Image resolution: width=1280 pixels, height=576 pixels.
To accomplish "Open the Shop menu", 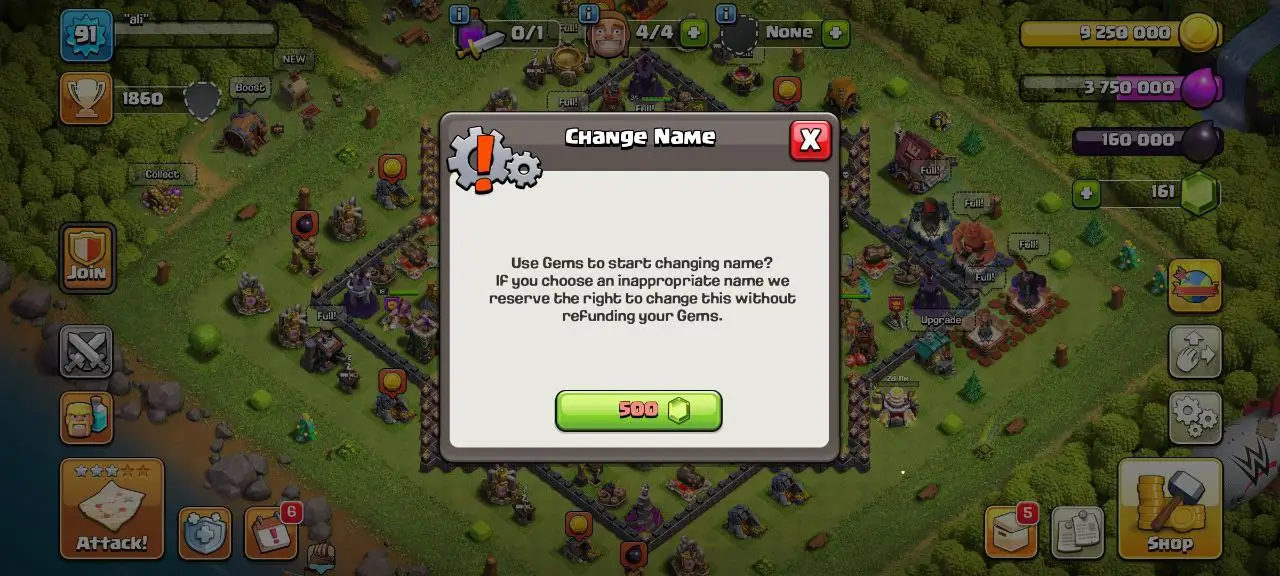I will click(x=1169, y=508).
